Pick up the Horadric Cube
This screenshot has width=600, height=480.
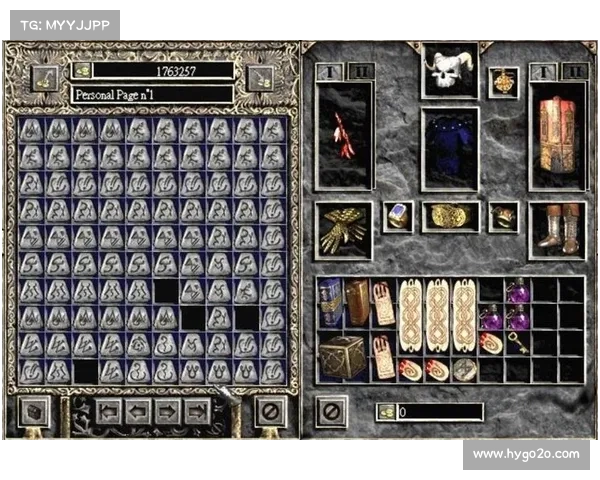(343, 357)
